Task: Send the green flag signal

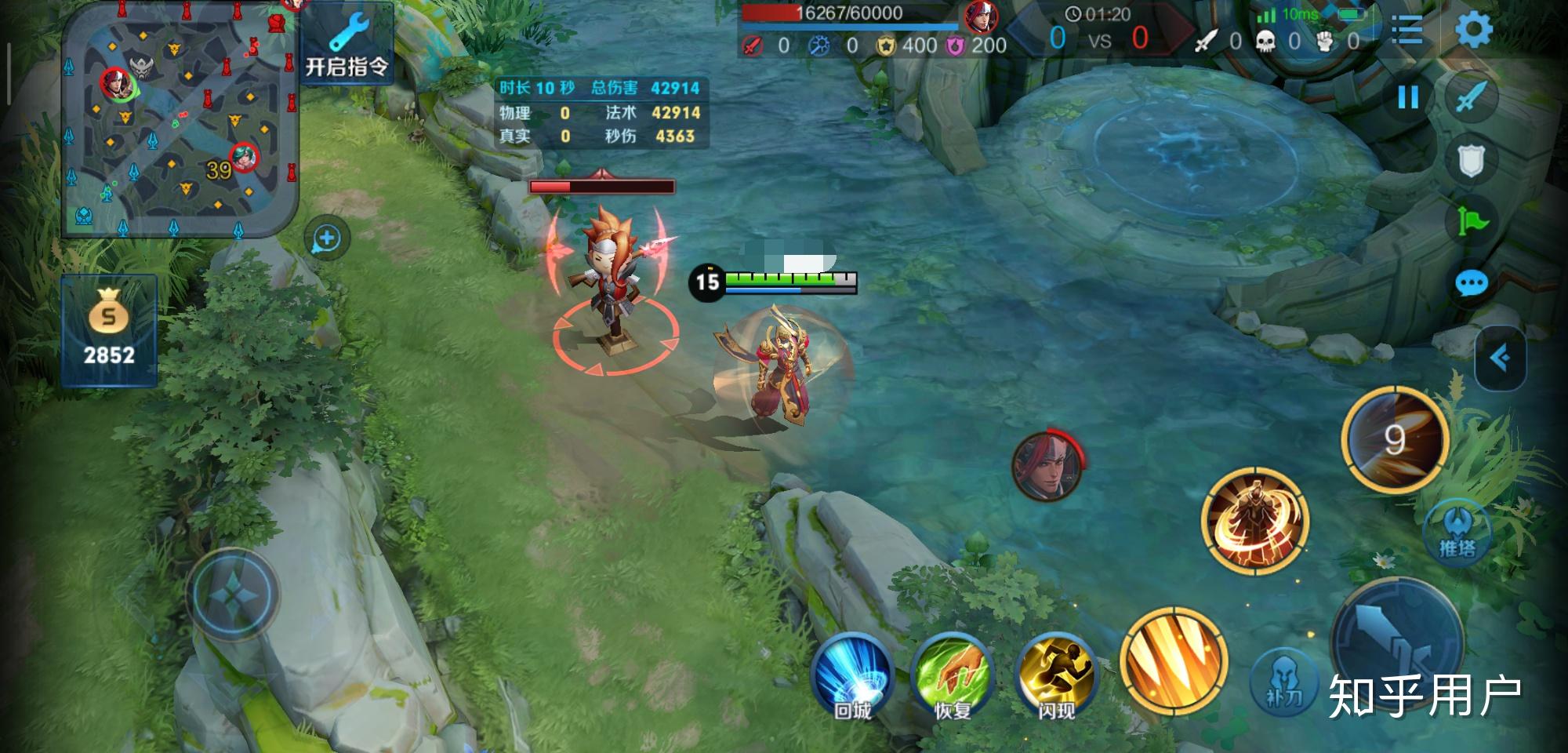Action: pos(1472,222)
